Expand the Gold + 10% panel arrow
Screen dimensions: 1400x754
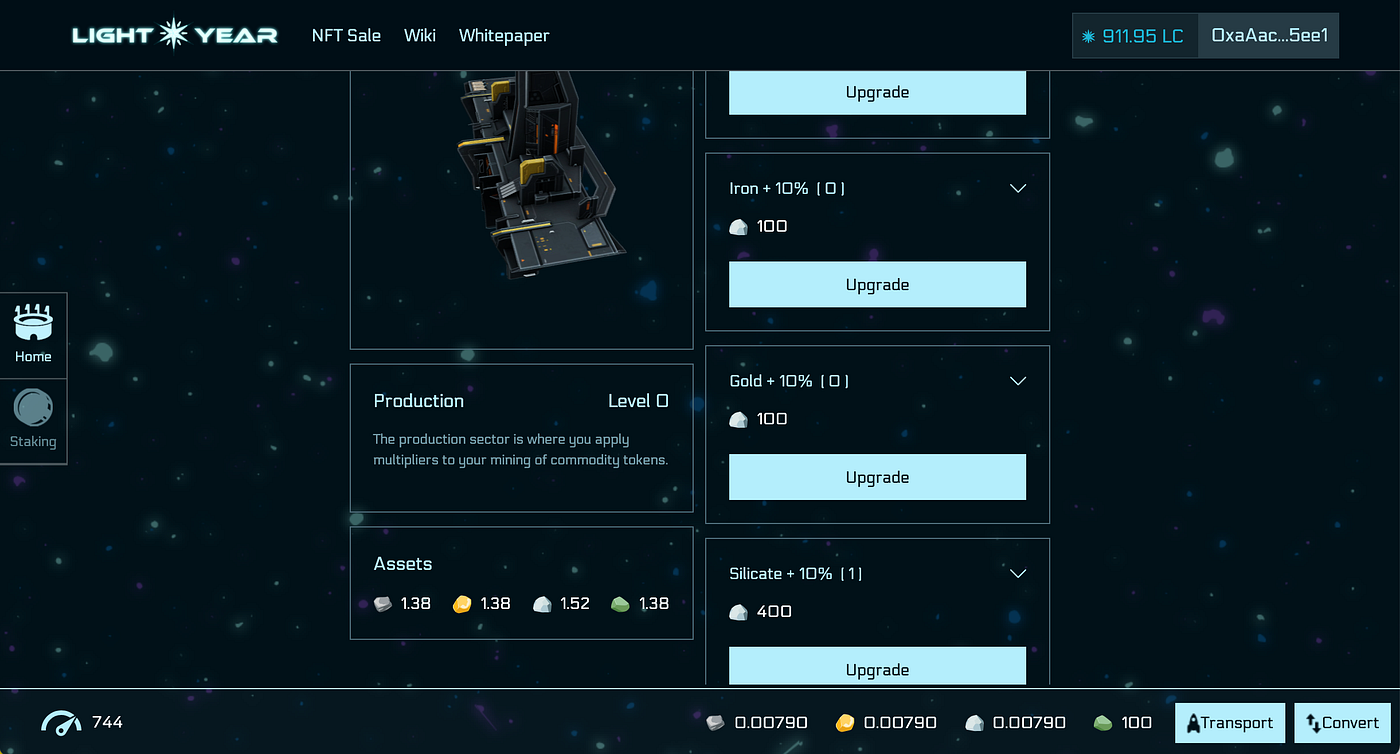[1018, 381]
